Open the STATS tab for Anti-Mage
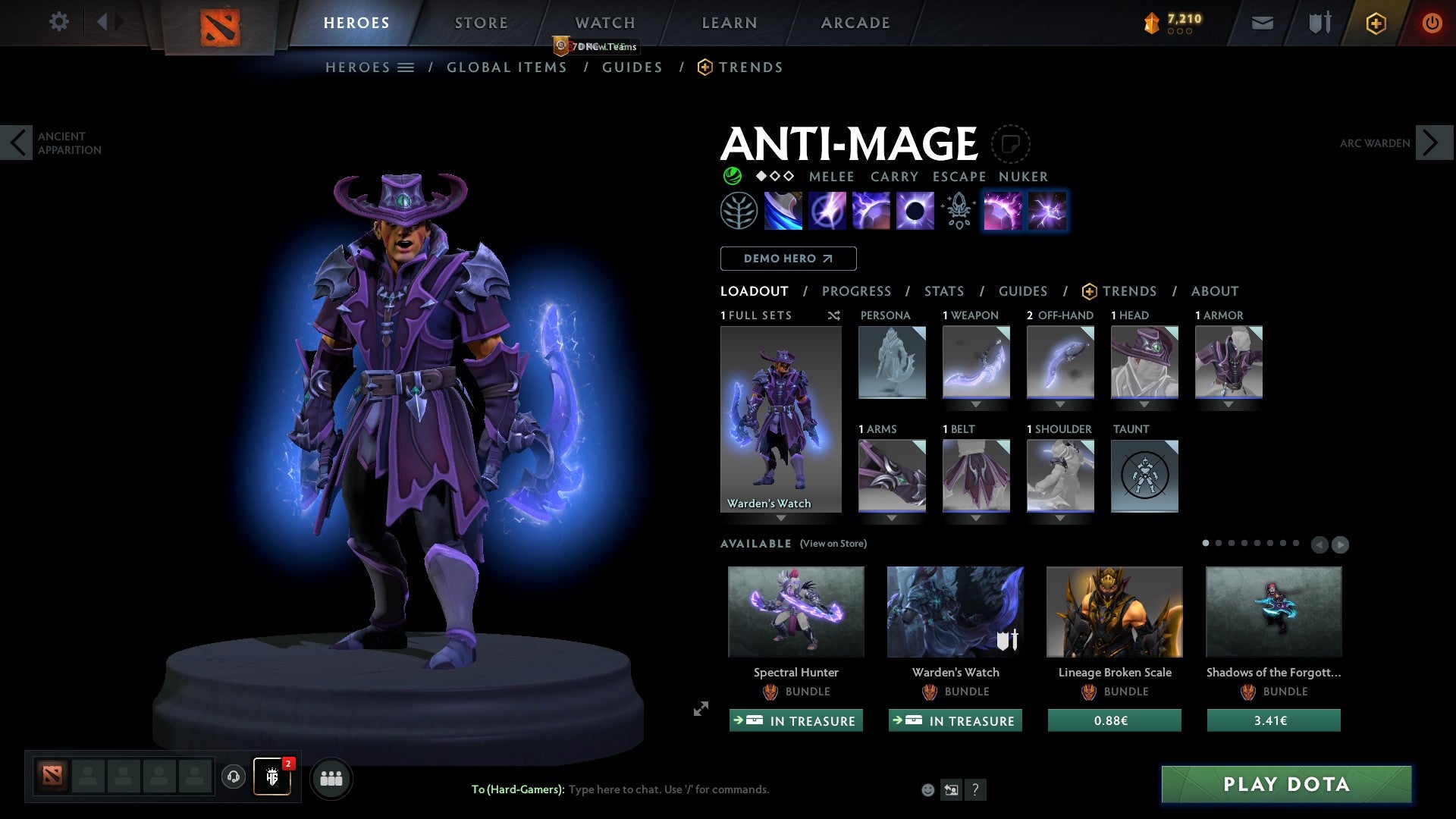The height and width of the screenshot is (819, 1456). click(x=943, y=291)
